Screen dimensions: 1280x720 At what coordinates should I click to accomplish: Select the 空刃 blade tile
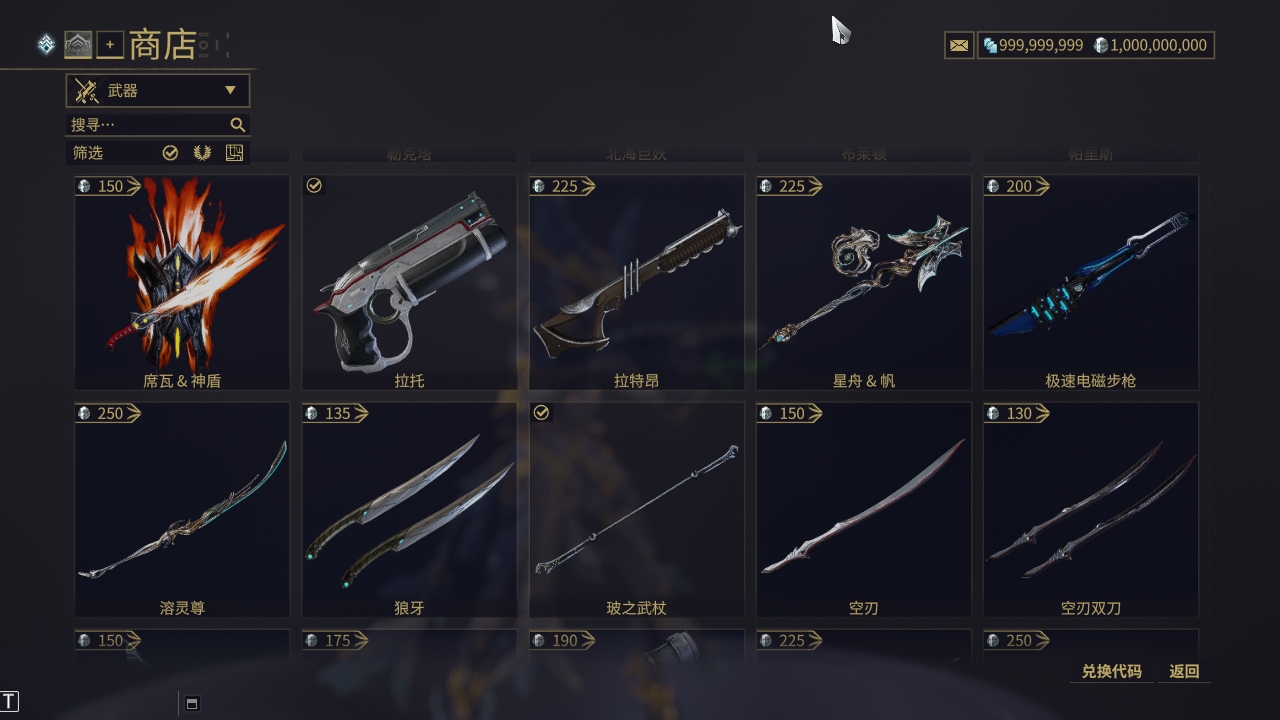863,509
